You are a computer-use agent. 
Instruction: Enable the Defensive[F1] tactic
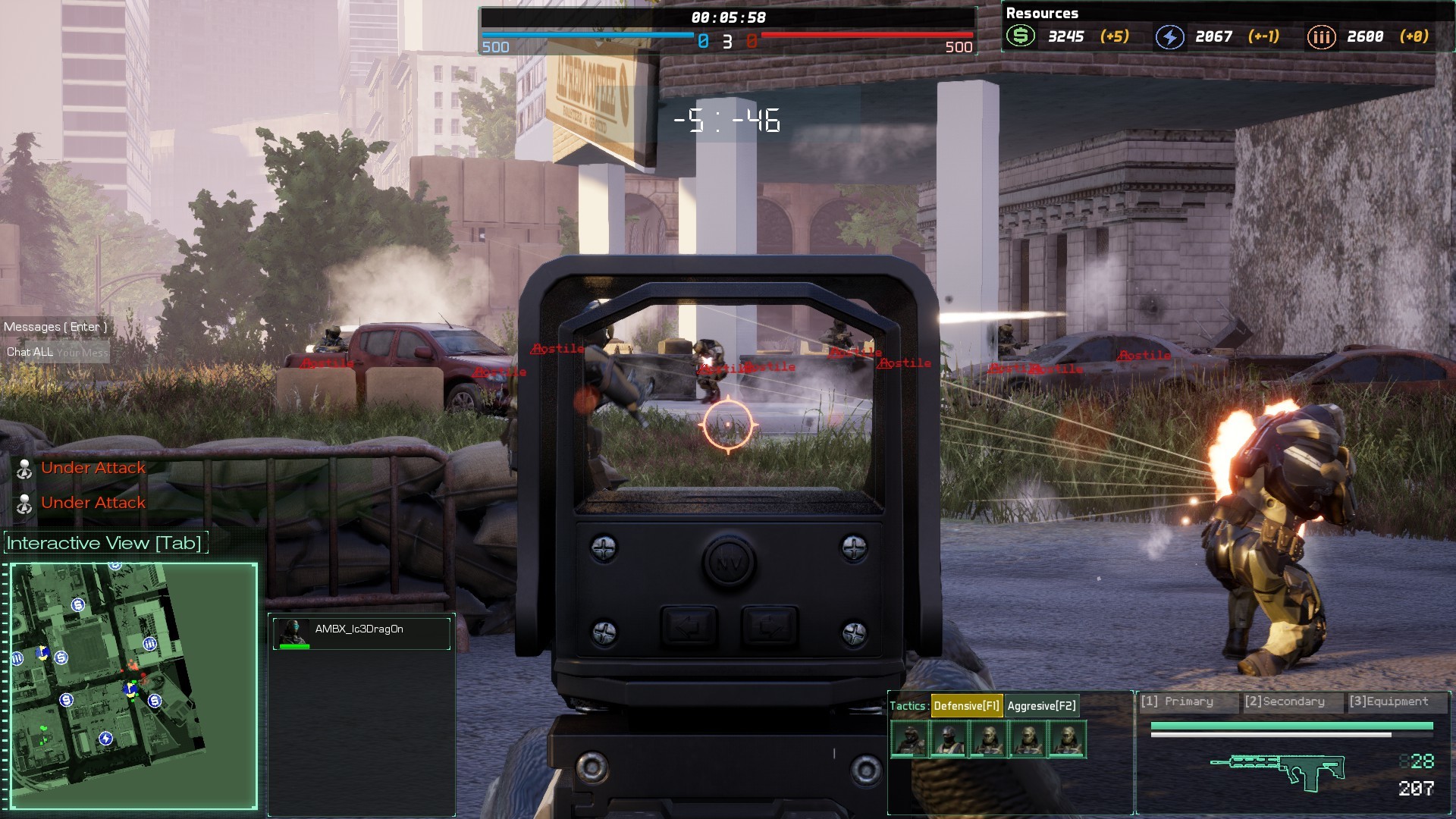[x=968, y=705]
